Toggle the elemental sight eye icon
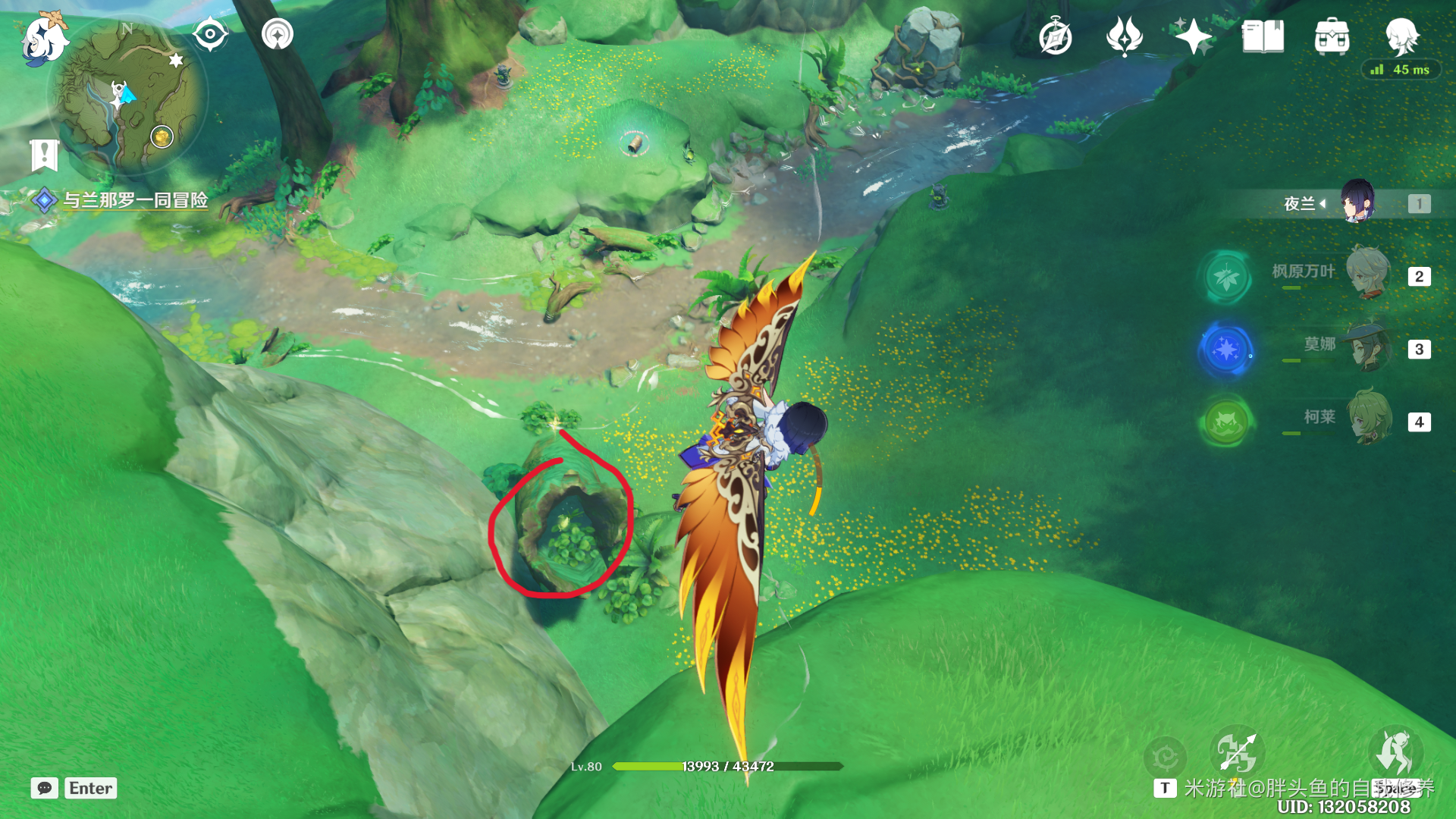Screen dimensions: 1456x819 210,34
